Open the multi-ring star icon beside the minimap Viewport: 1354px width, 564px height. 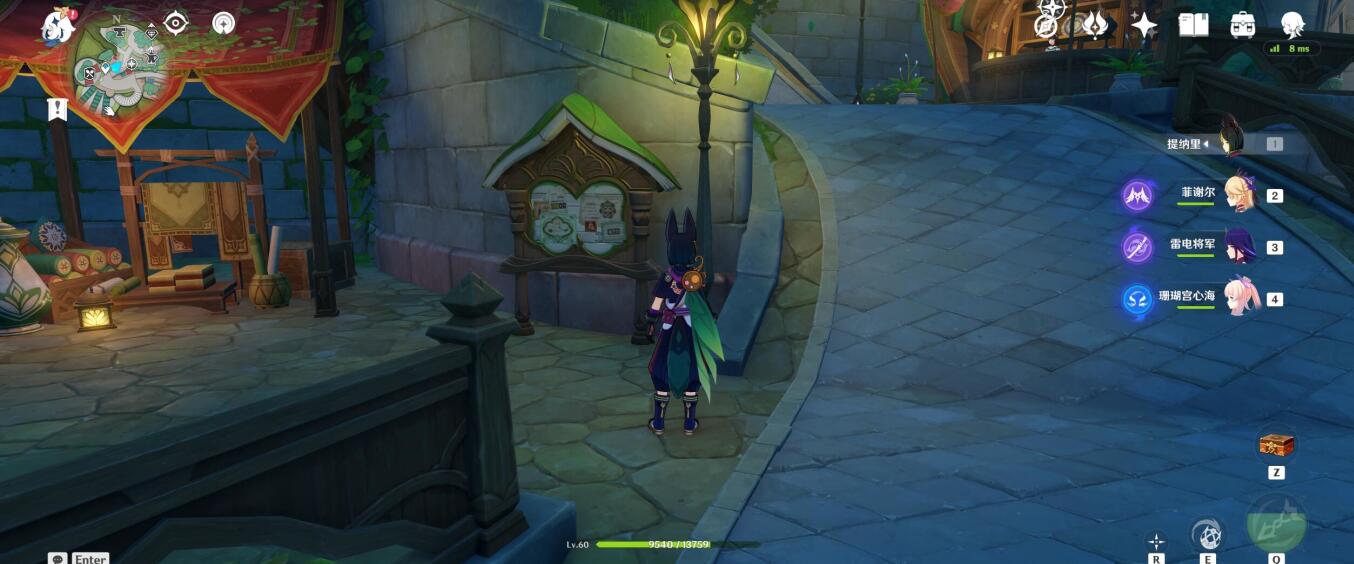pos(224,23)
